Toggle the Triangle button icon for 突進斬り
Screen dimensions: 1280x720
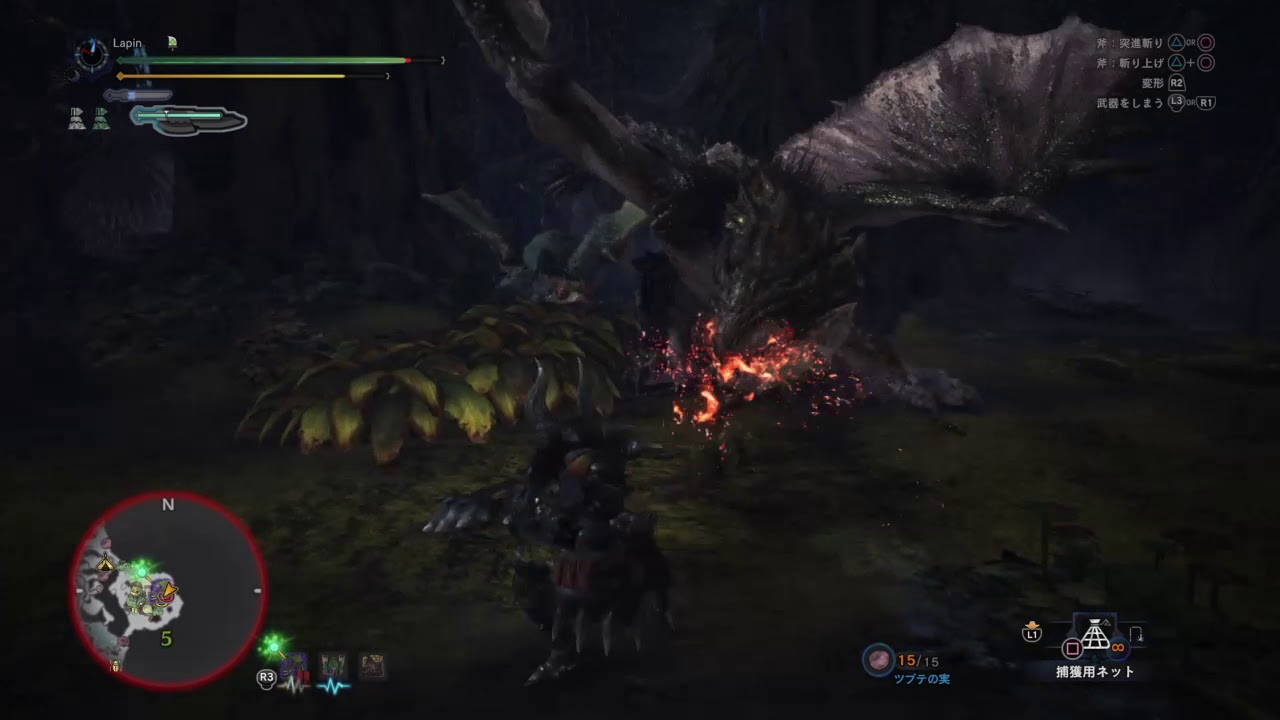pyautogui.click(x=1177, y=43)
